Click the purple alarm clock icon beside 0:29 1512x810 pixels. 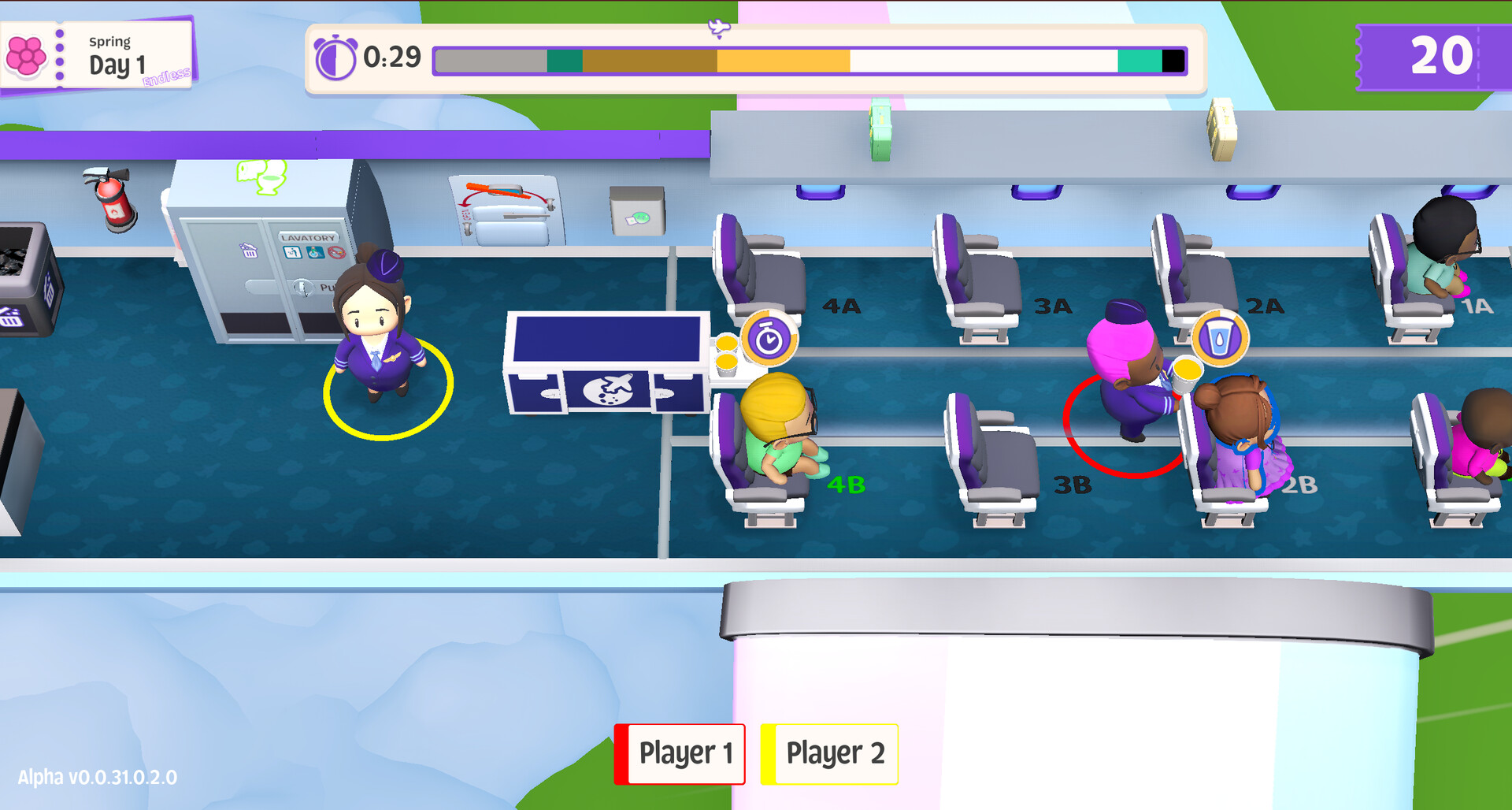pyautogui.click(x=334, y=58)
